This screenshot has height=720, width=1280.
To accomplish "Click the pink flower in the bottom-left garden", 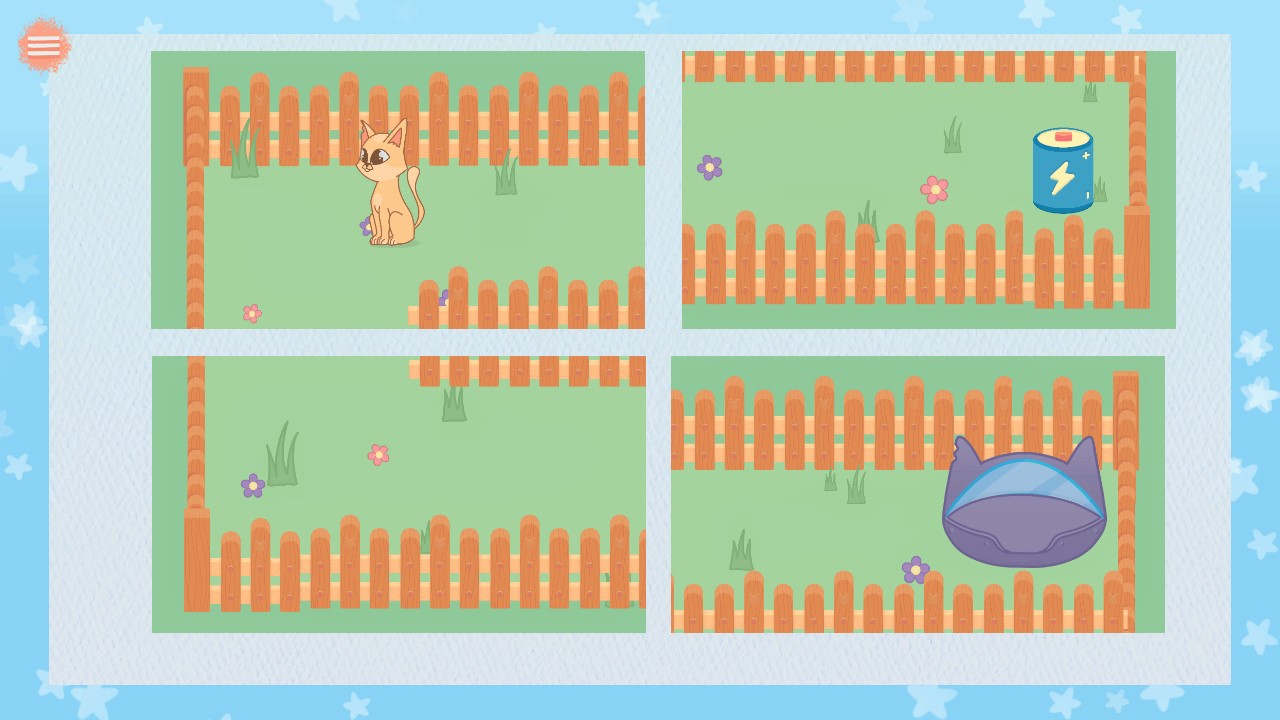I will pos(377,454).
